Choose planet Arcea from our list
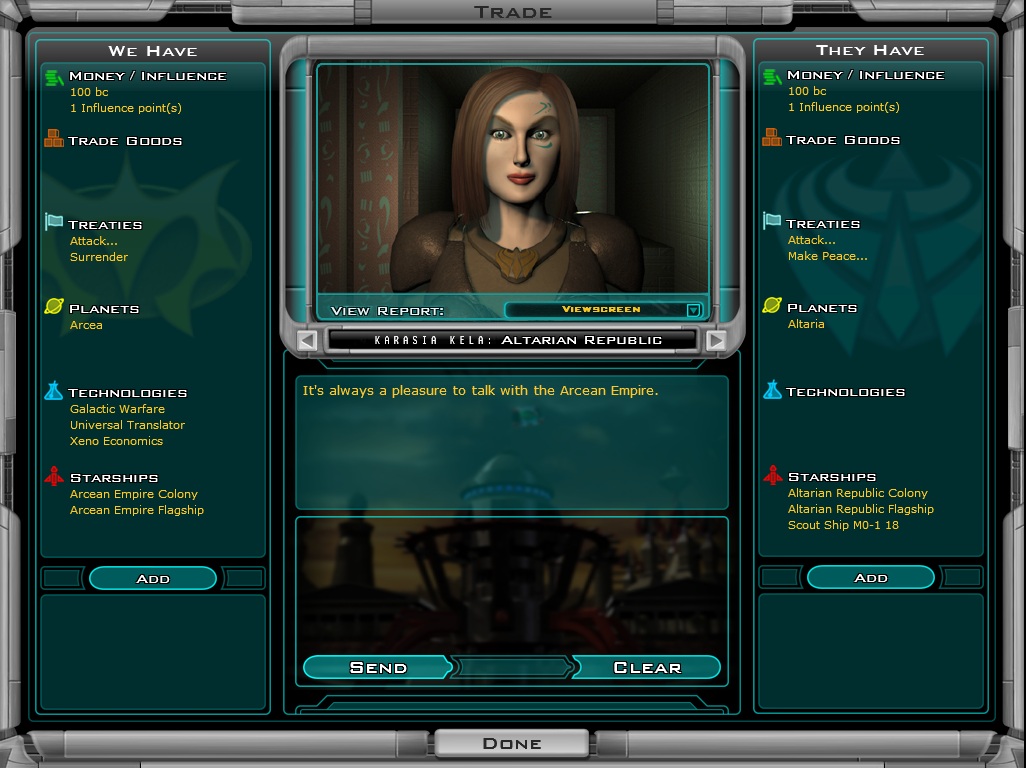This screenshot has width=1026, height=768. (x=86, y=325)
